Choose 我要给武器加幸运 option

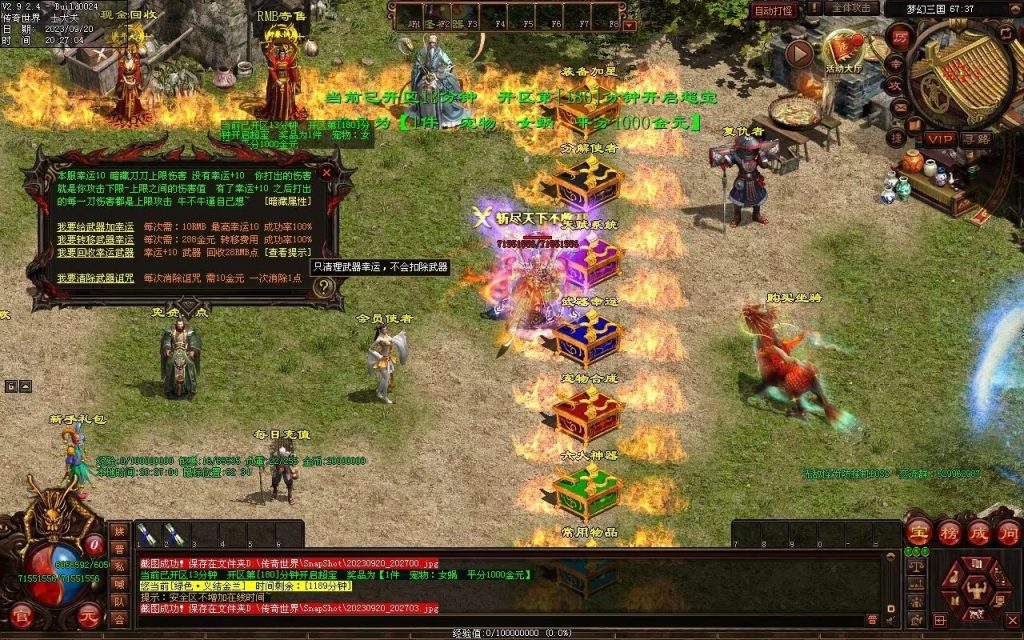point(95,227)
